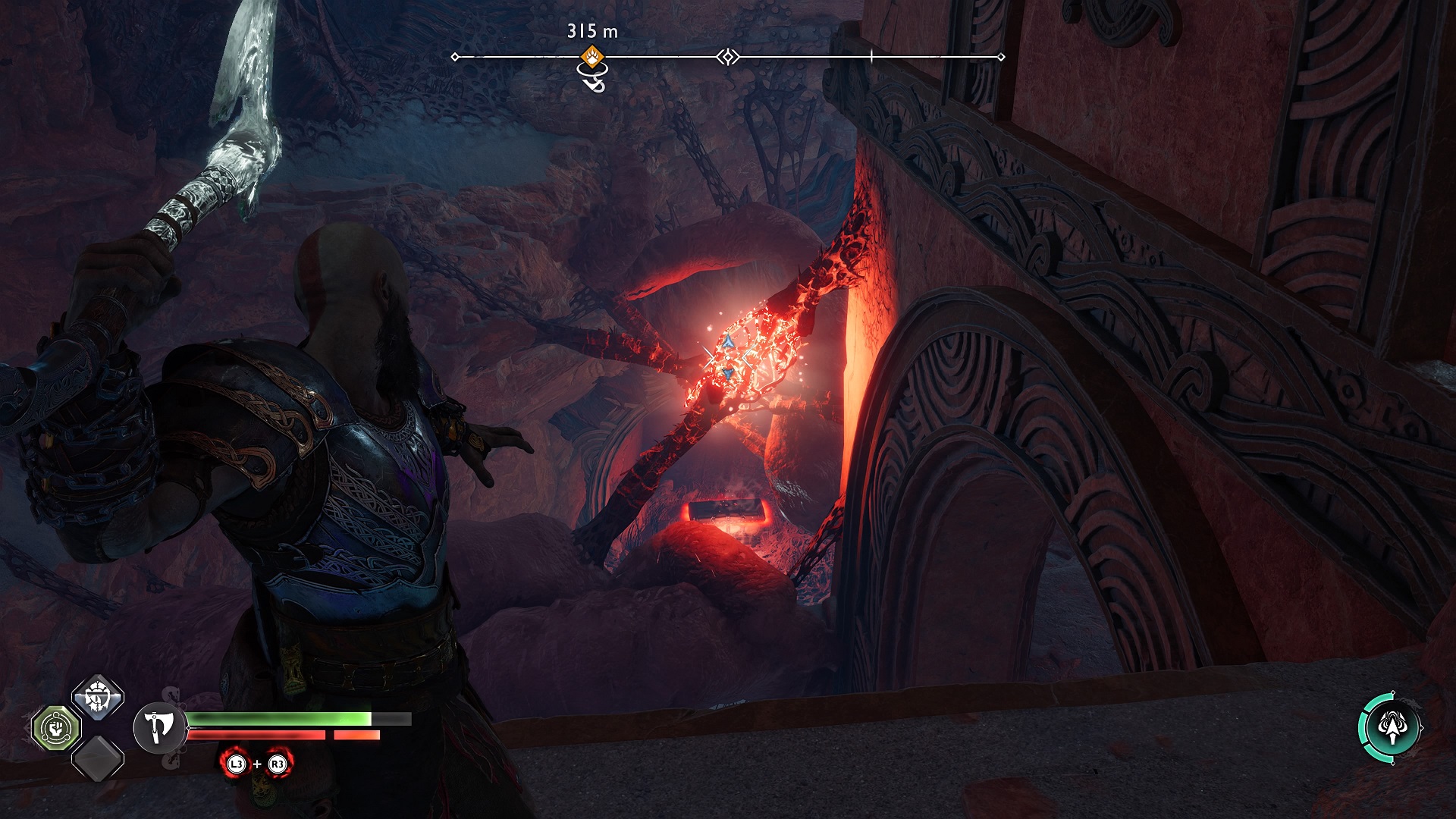
Task: Click the white swirl icon below the compass
Action: [x=592, y=77]
